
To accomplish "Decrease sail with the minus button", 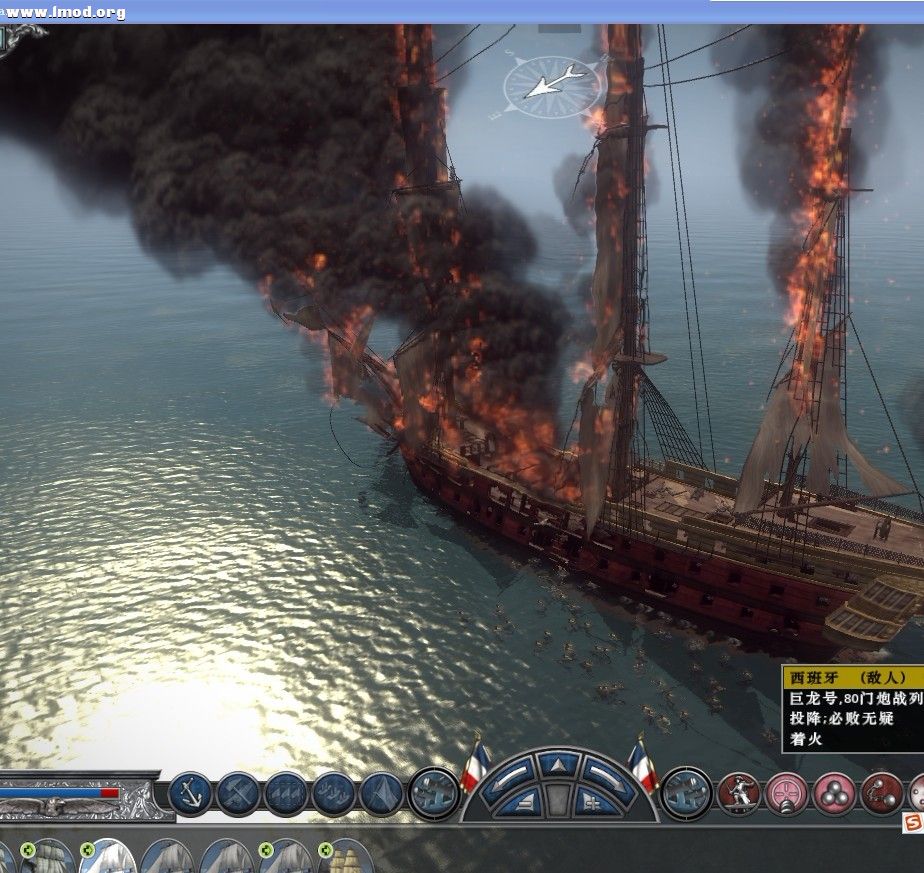I will (x=523, y=802).
